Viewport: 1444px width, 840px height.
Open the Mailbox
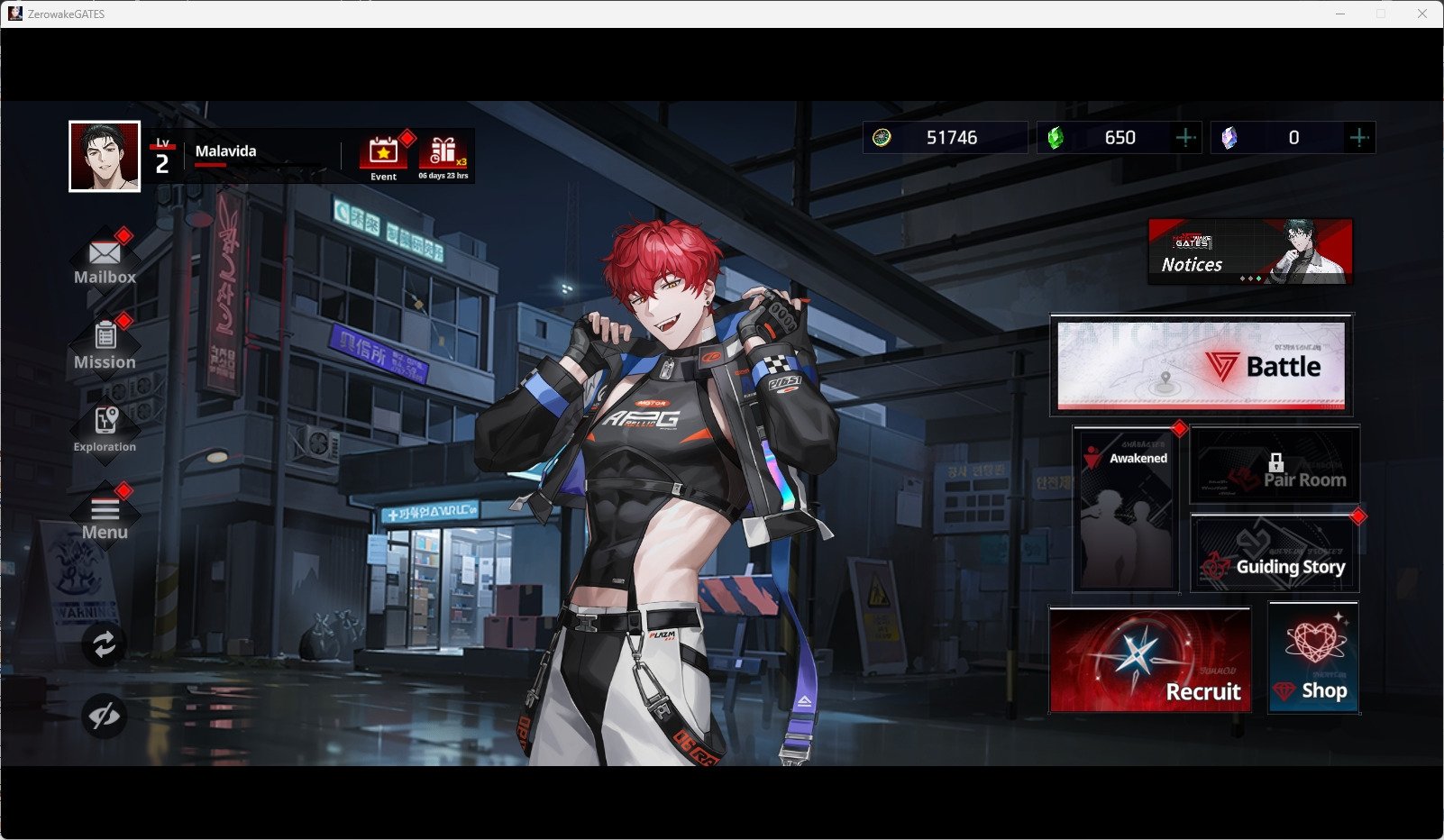pyautogui.click(x=105, y=260)
